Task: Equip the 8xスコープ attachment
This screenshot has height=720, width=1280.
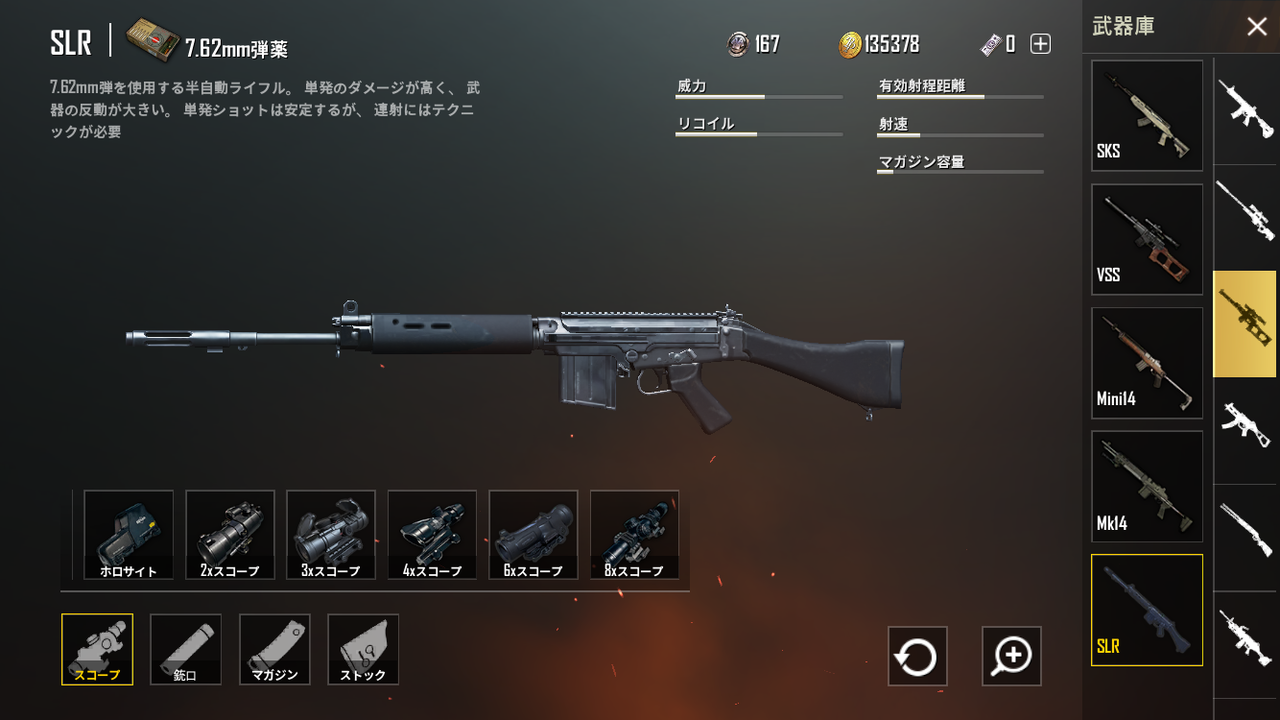Action: click(x=634, y=534)
